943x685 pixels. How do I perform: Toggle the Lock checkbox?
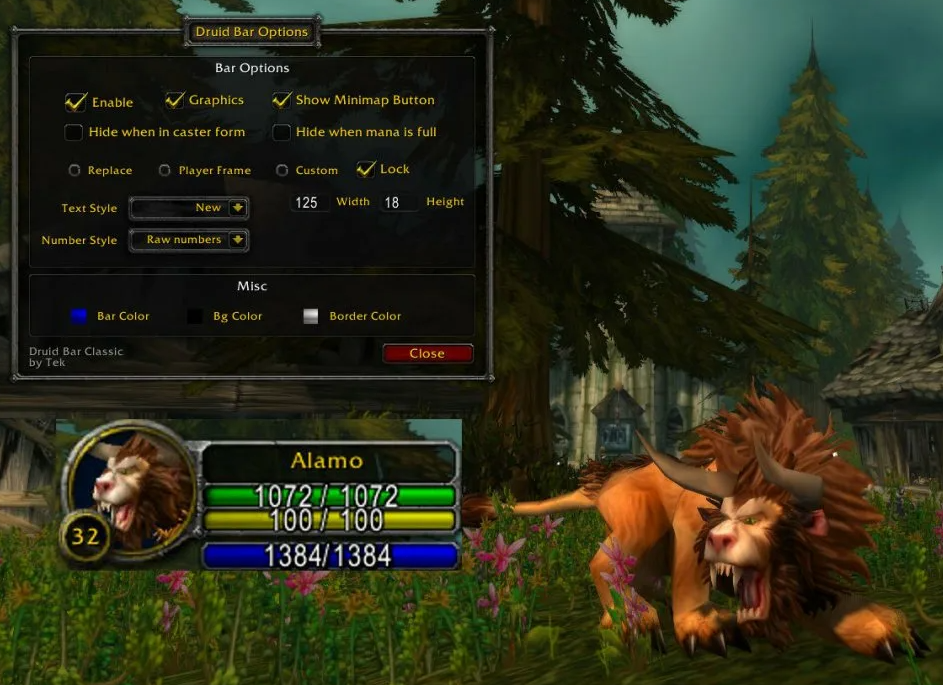365,169
